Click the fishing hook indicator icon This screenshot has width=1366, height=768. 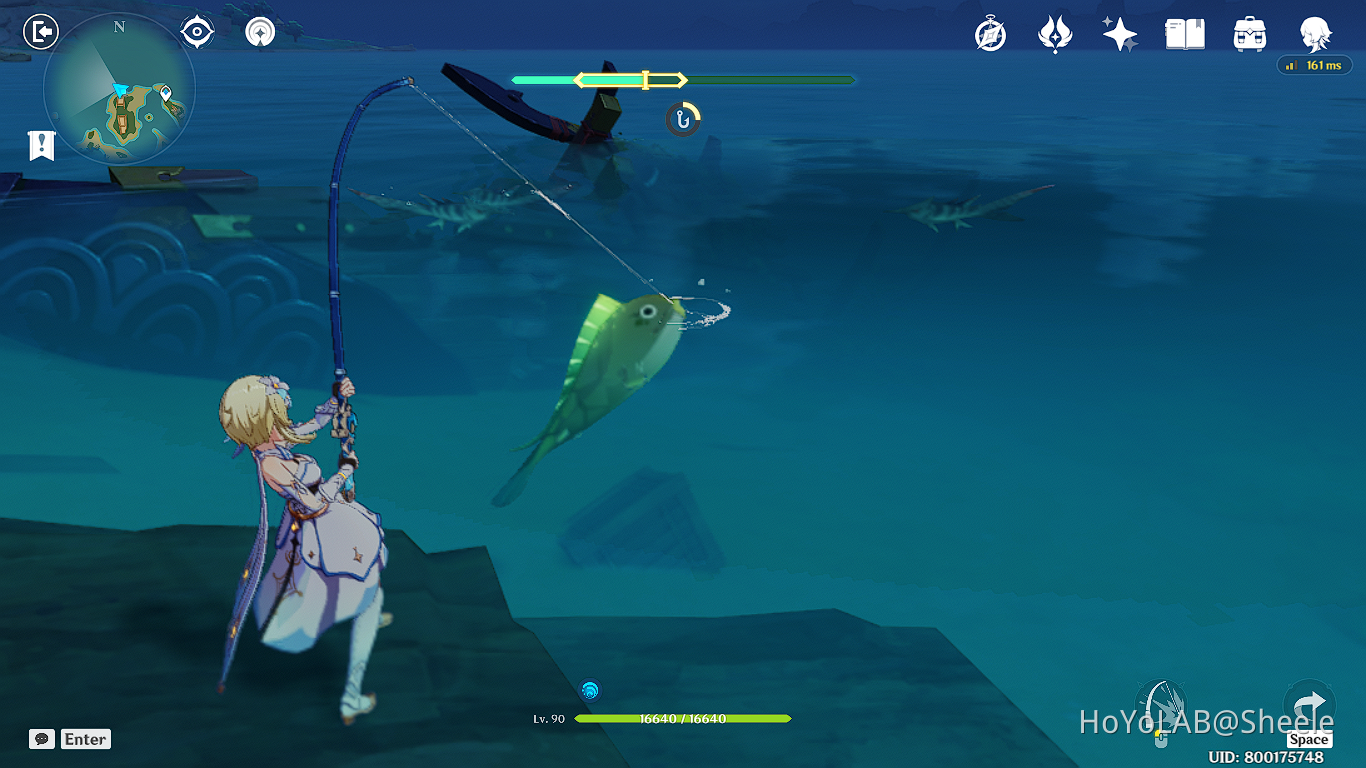682,119
